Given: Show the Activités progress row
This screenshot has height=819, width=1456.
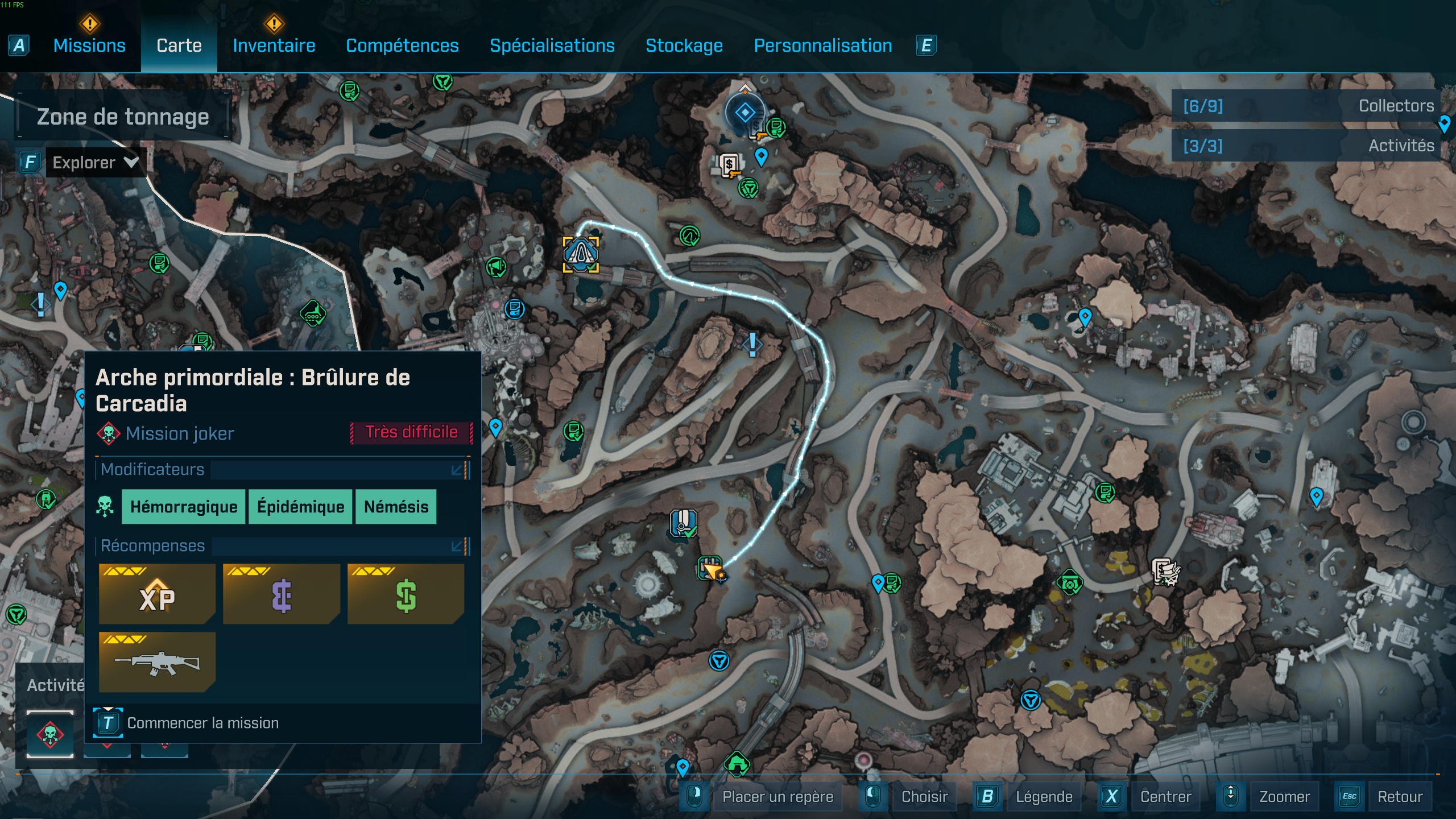Looking at the screenshot, I should (1307, 146).
